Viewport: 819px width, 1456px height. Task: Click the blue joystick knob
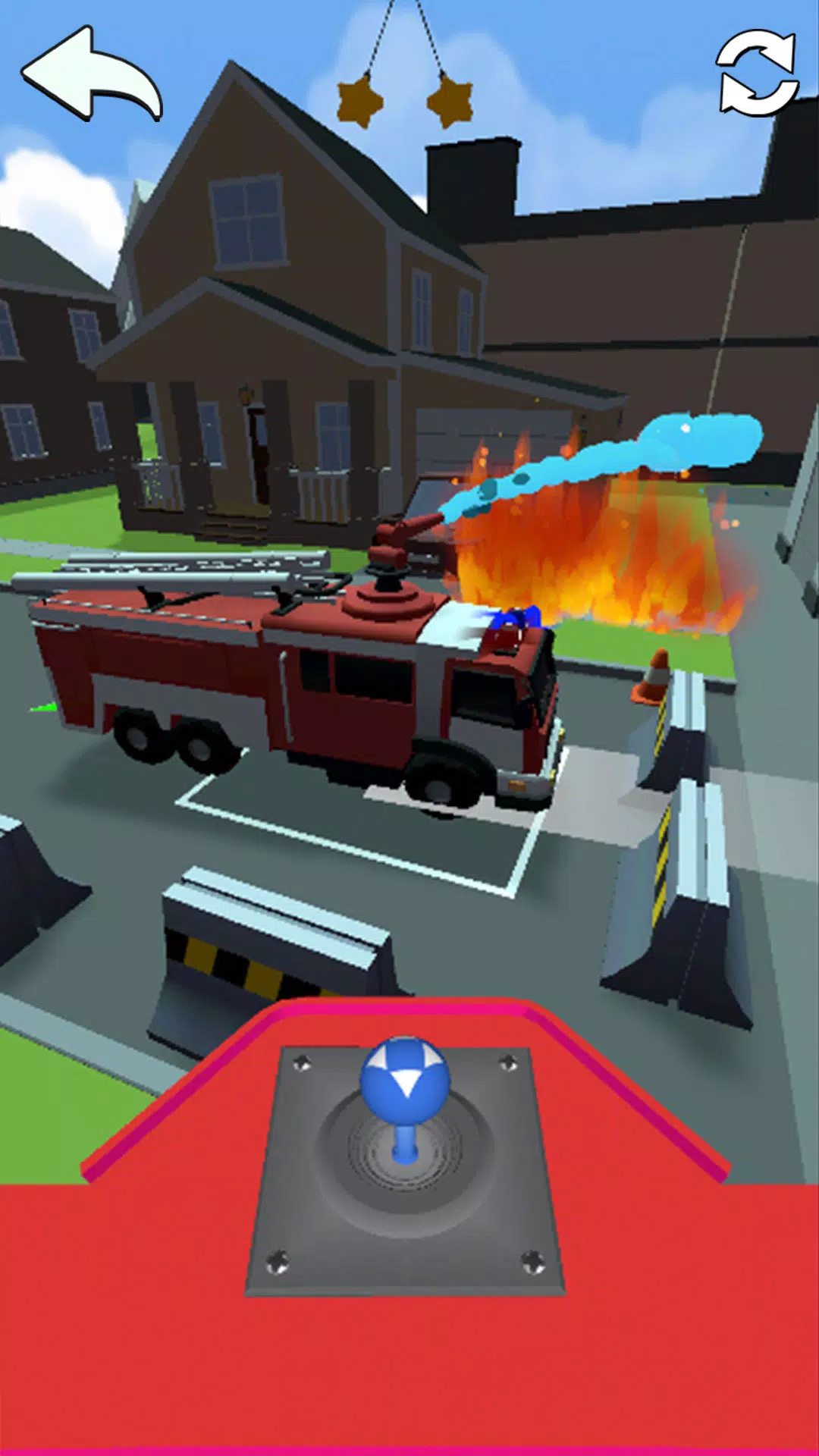click(405, 1081)
